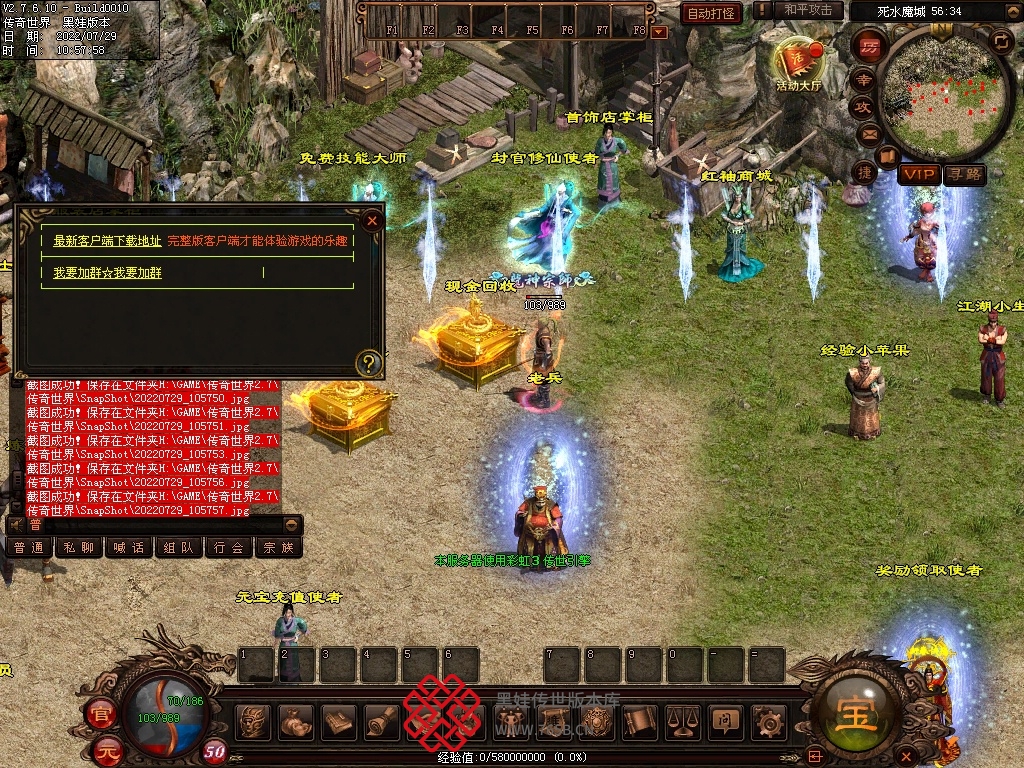Open the mail envelope icon
This screenshot has height=768, width=1024.
tap(868, 133)
